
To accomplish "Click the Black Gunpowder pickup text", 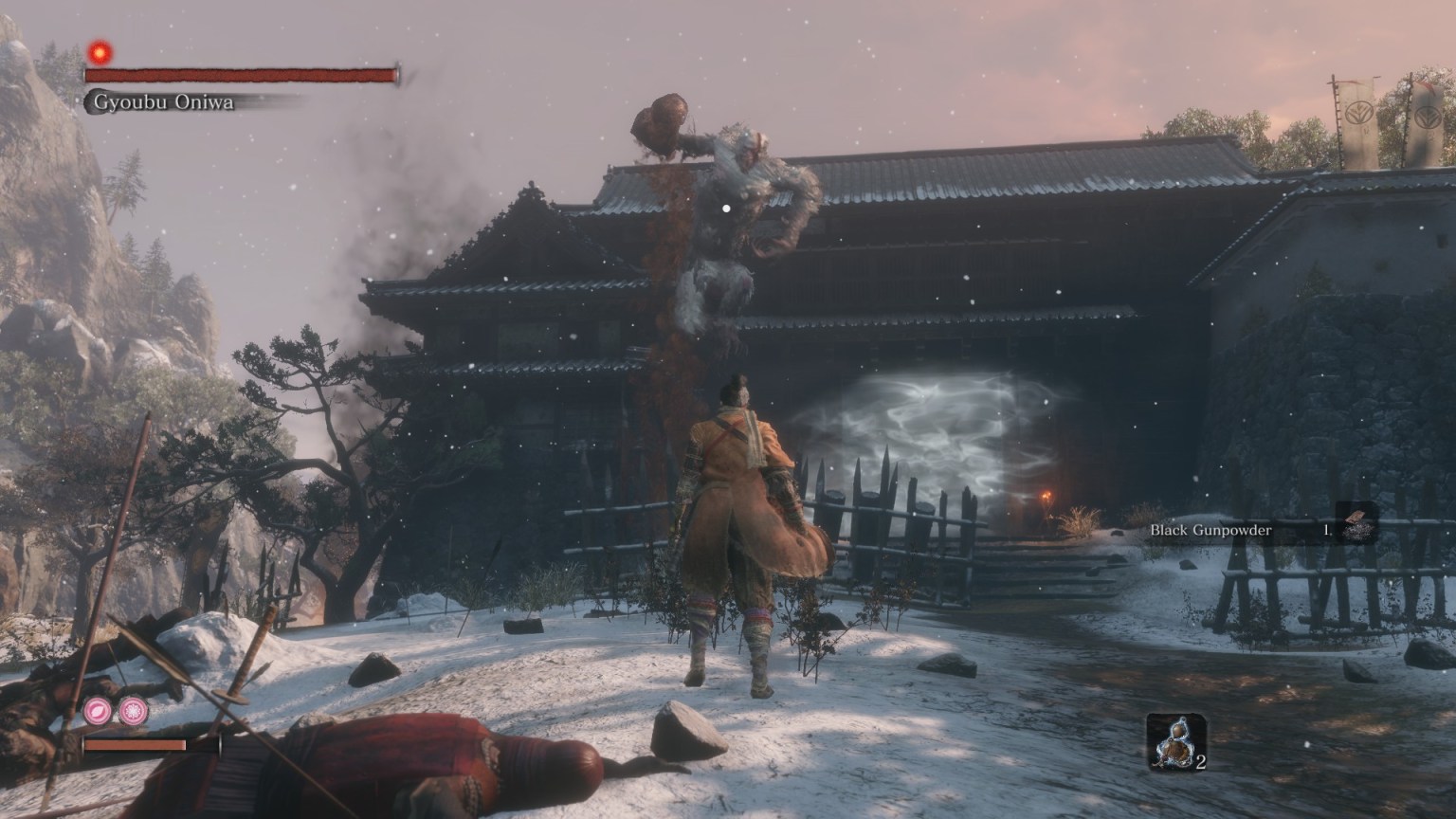I will (x=1209, y=531).
